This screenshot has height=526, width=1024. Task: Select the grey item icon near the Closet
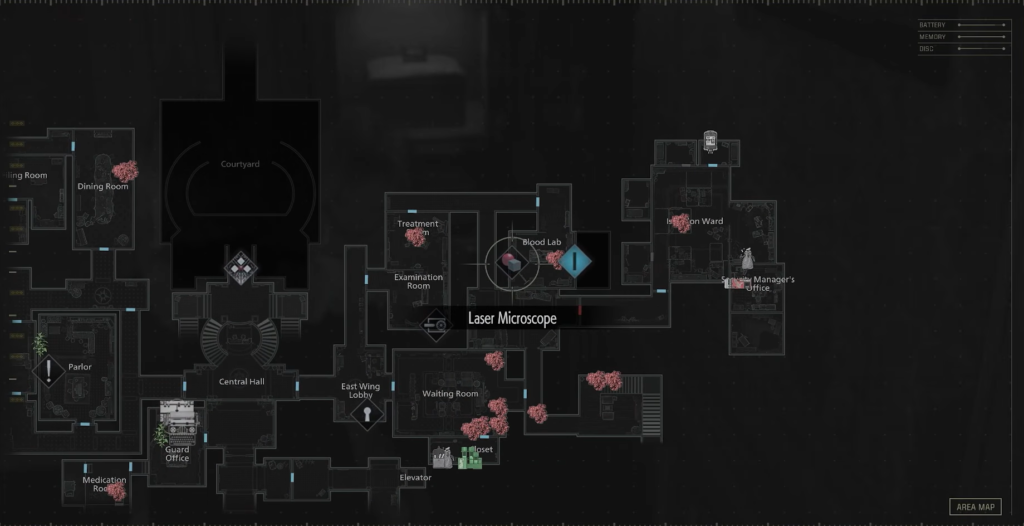[443, 458]
